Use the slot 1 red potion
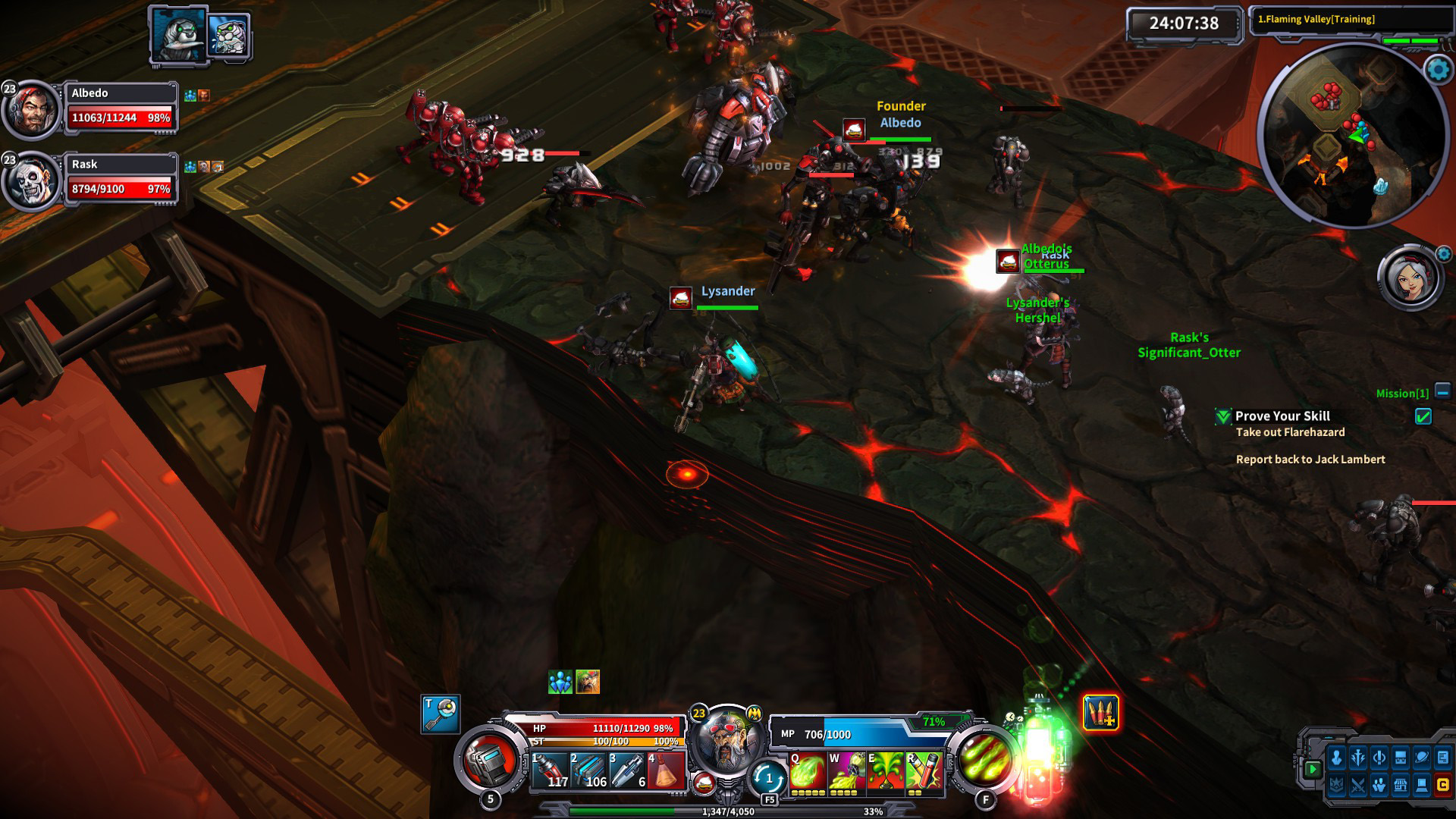Image resolution: width=1456 pixels, height=819 pixels. coord(550,770)
